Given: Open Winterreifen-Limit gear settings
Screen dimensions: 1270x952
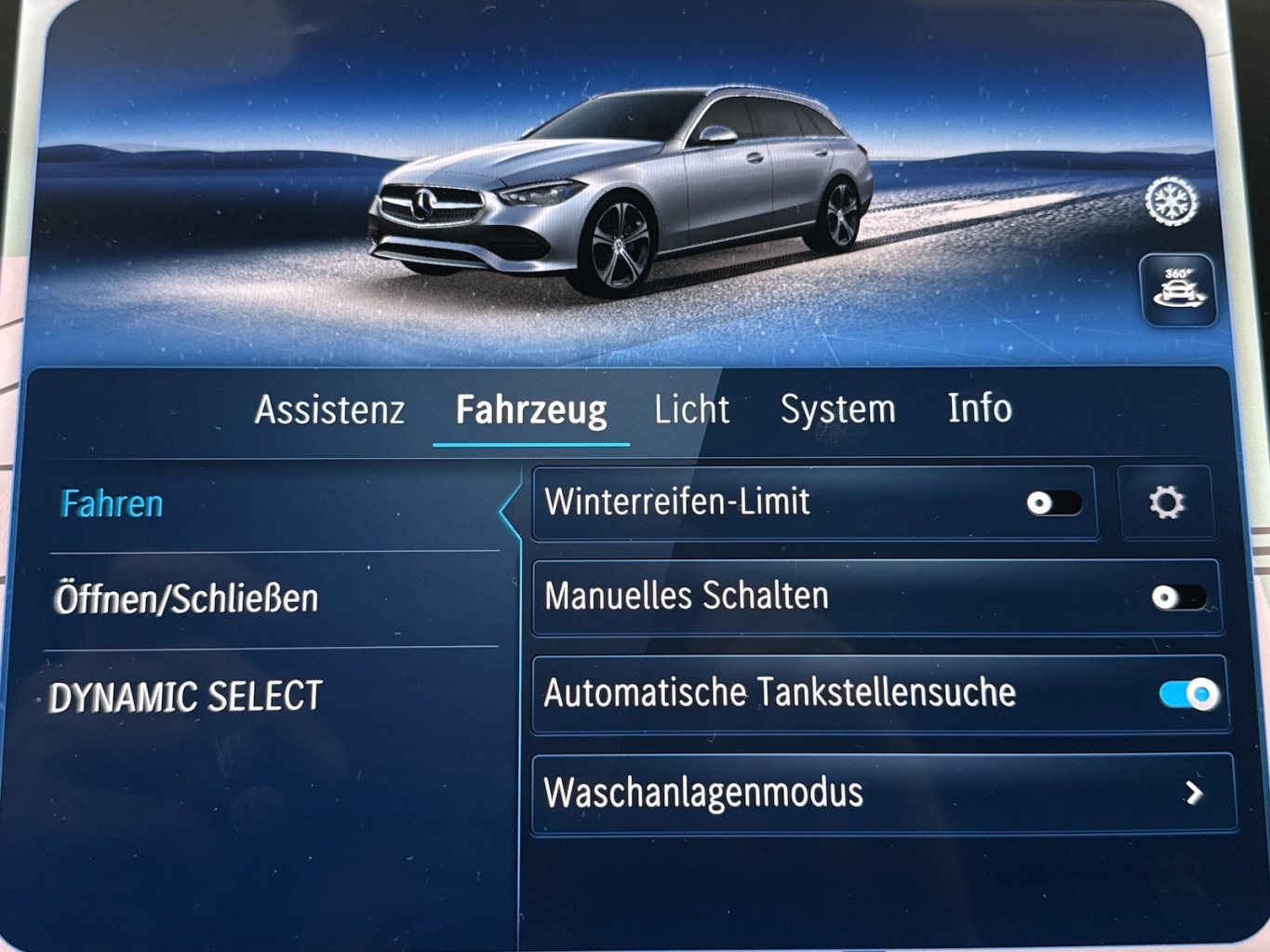Looking at the screenshot, I should point(1166,503).
